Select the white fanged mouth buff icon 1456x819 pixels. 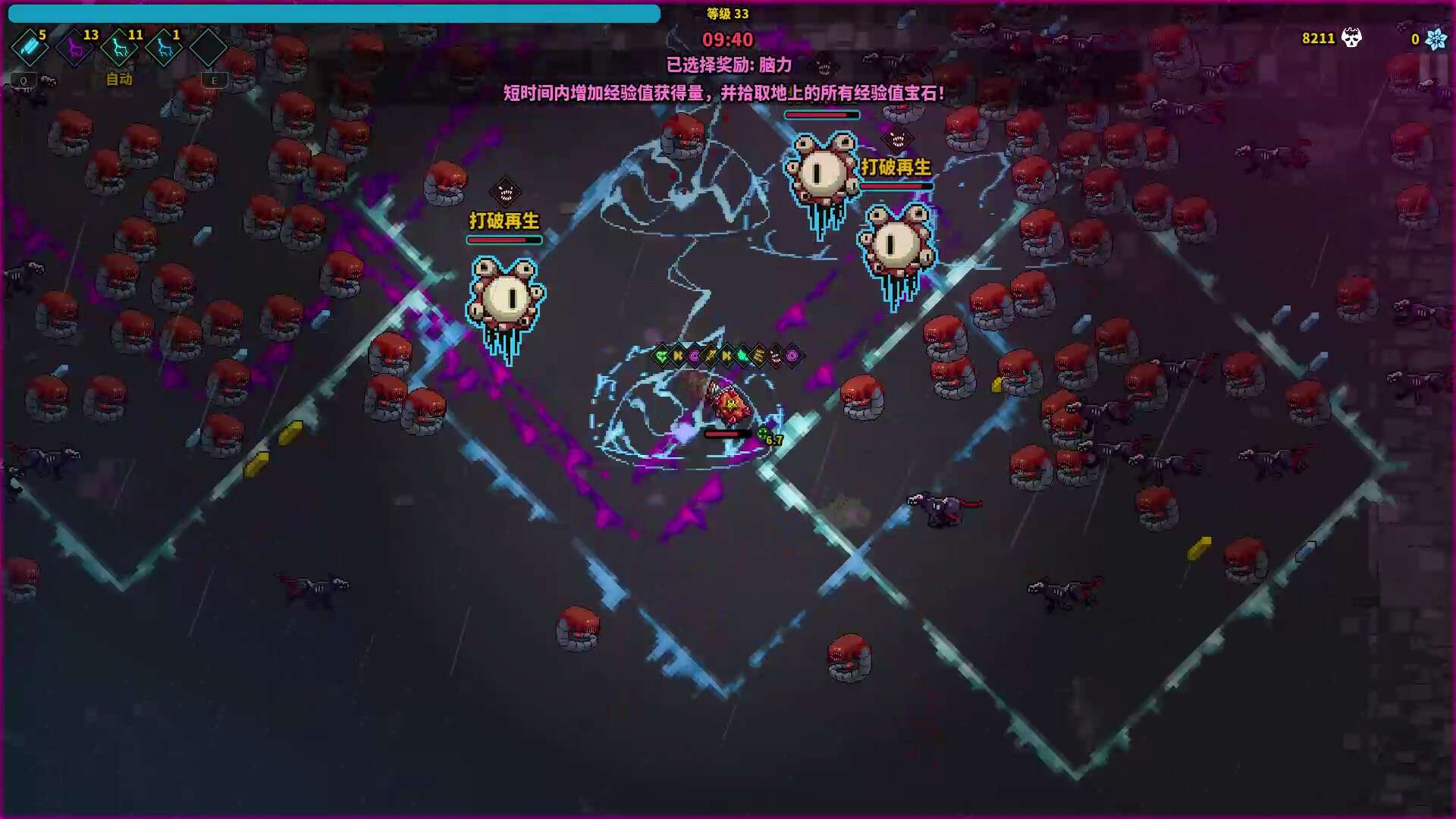776,356
